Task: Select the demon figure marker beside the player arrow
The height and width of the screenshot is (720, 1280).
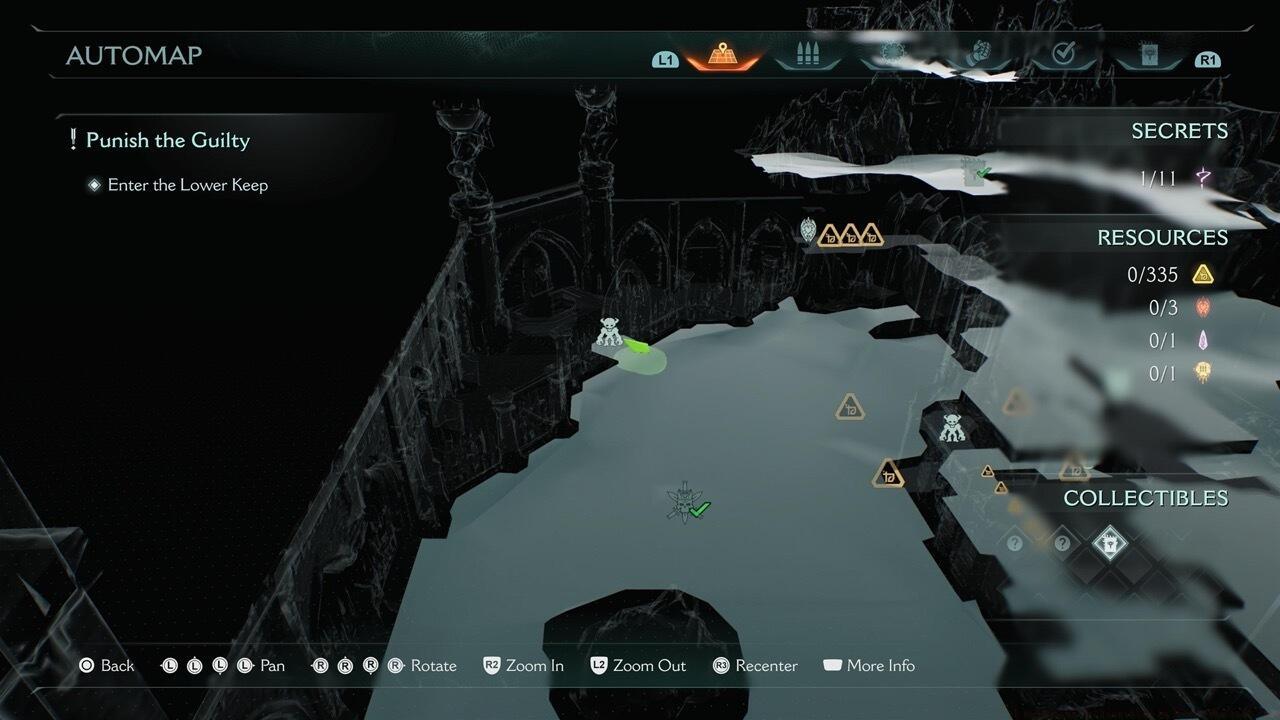Action: tap(609, 332)
